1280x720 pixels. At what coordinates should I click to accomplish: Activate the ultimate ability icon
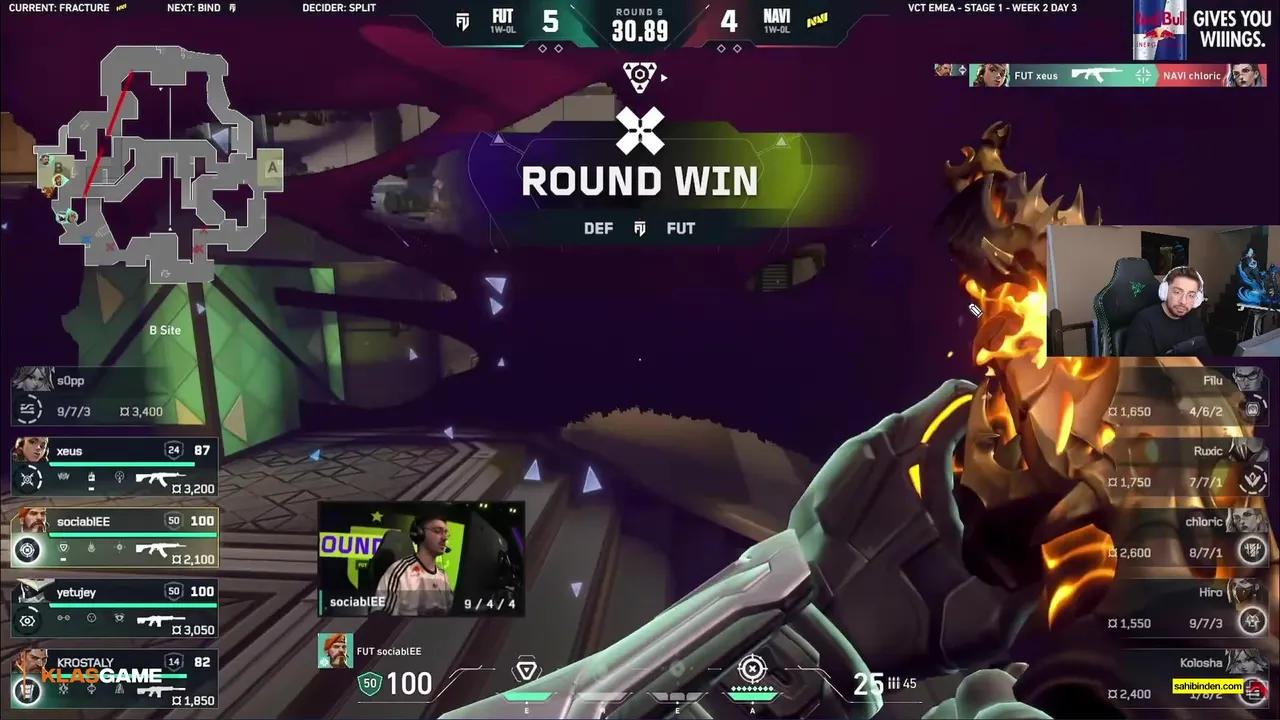click(753, 670)
